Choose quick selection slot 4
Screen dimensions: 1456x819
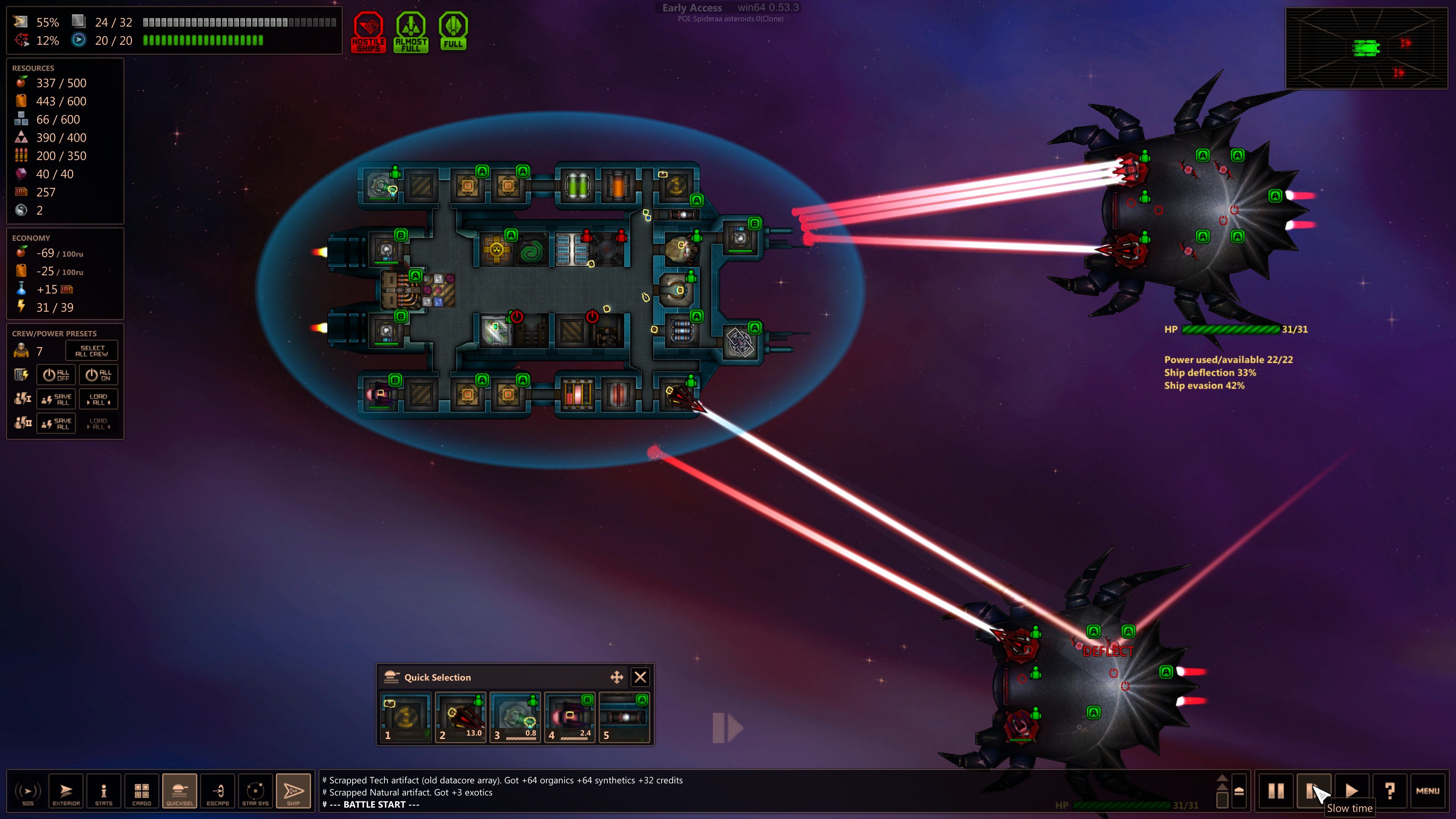pos(570,717)
